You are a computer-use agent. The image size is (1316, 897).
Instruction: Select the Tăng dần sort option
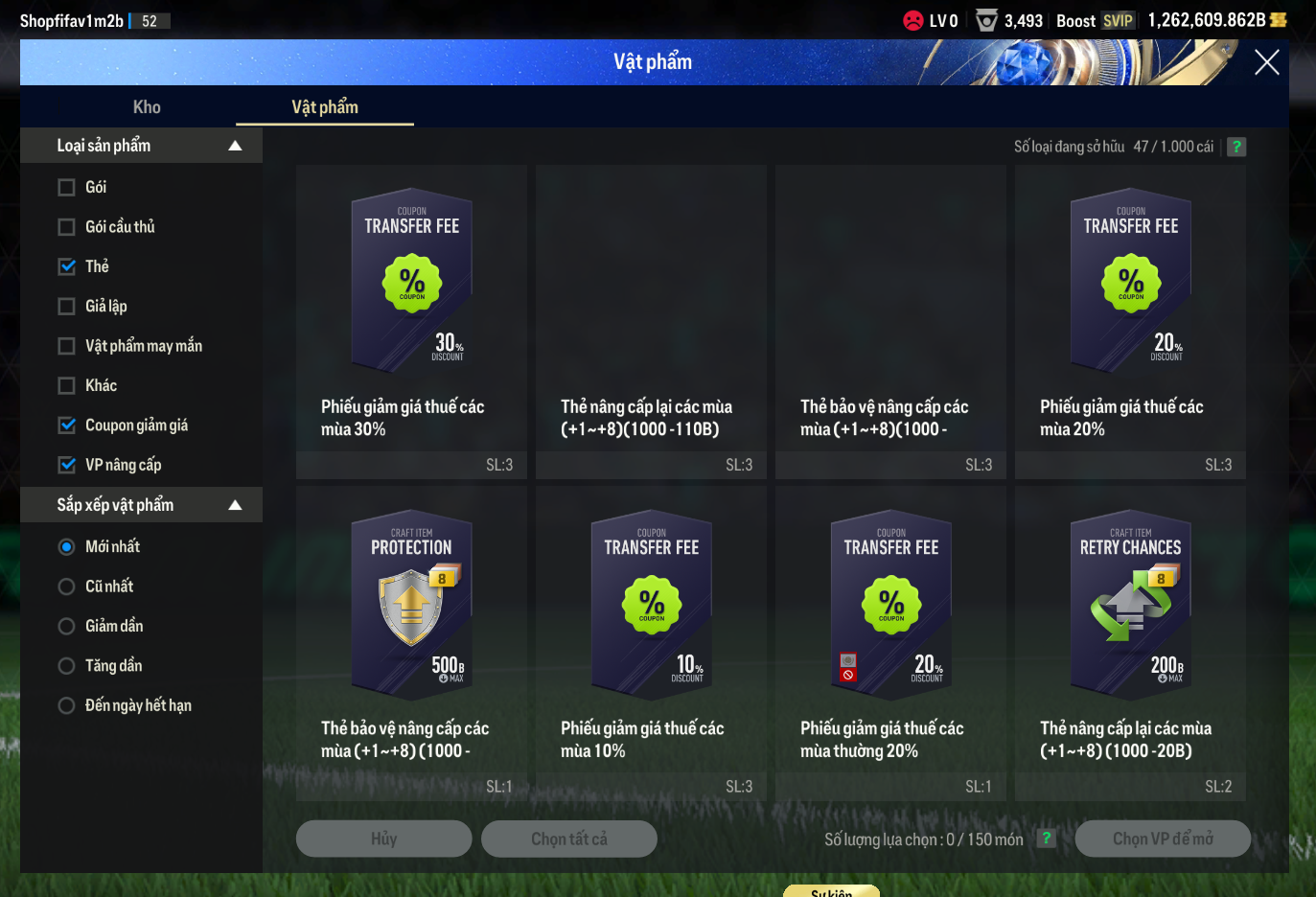67,666
